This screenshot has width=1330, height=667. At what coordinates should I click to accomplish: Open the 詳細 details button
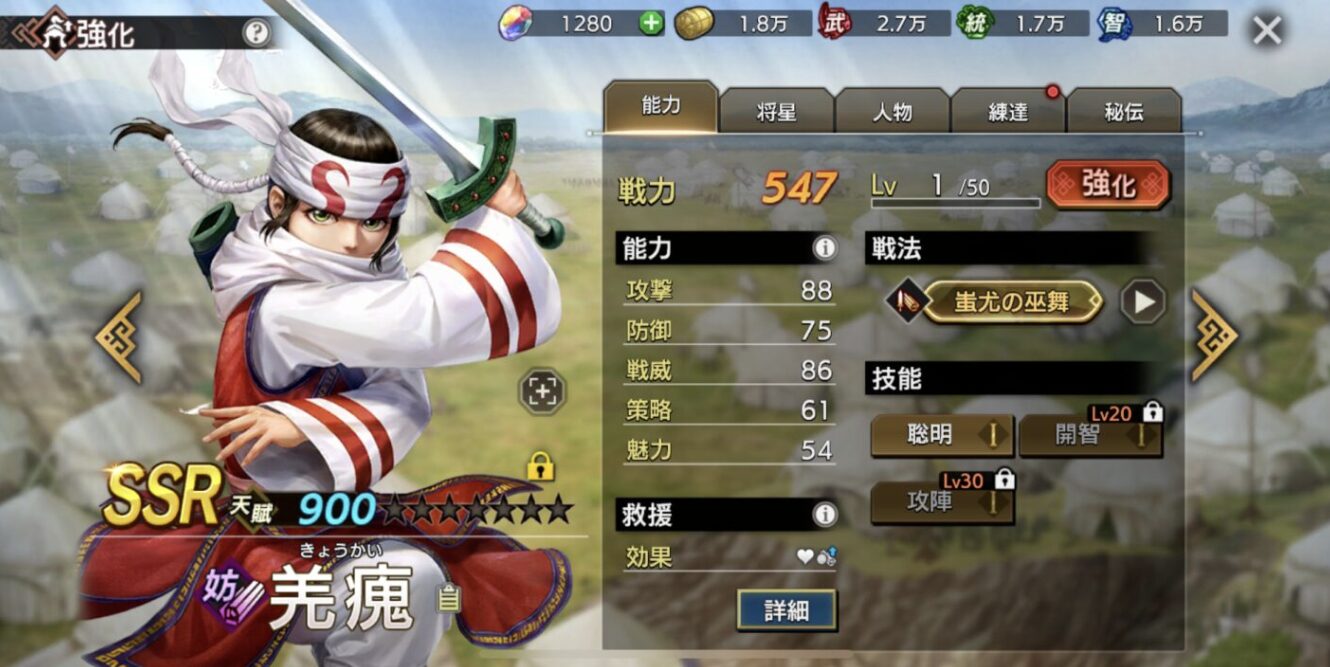click(x=786, y=610)
